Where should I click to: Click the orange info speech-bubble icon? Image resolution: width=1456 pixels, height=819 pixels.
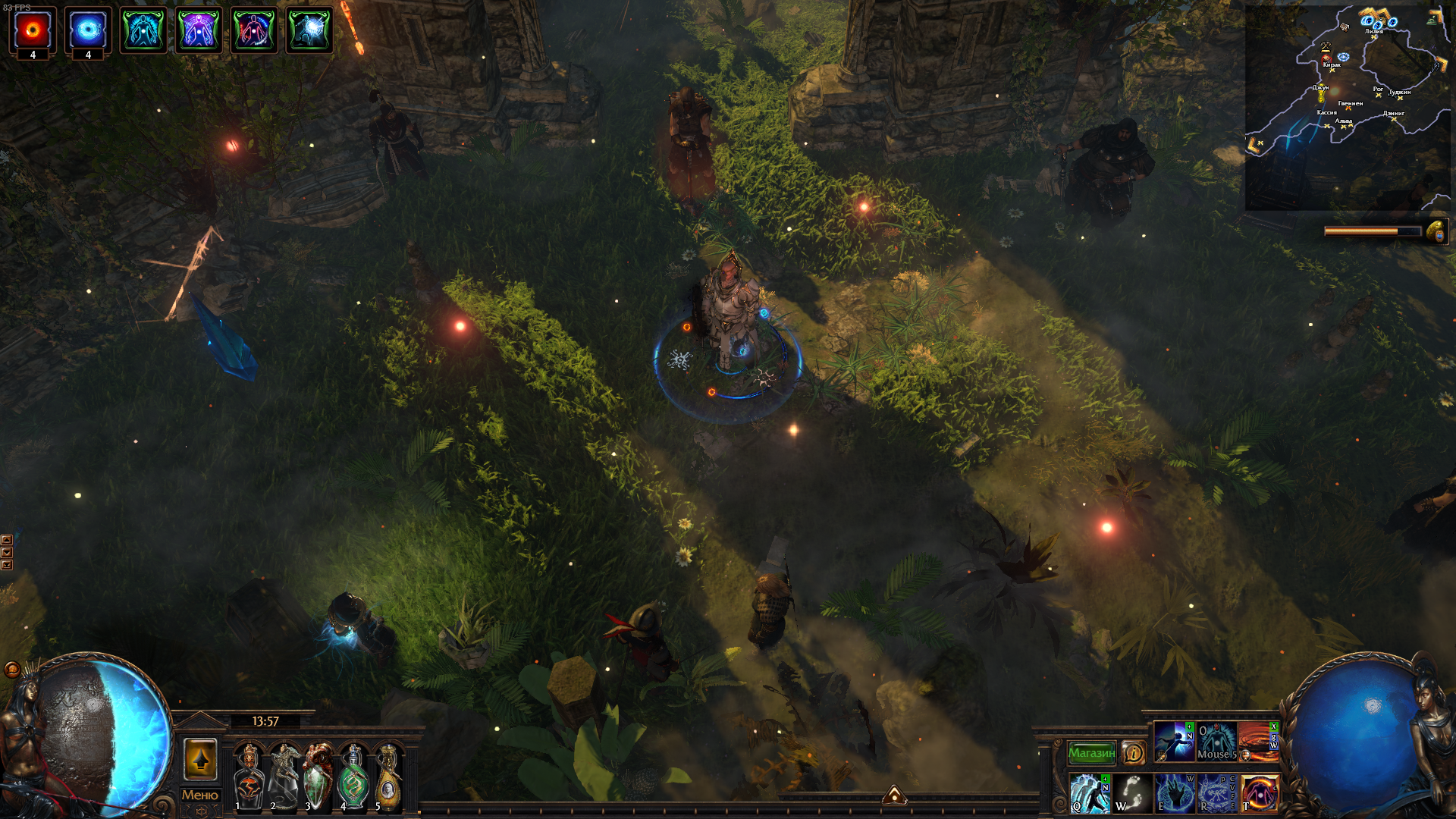click(x=1134, y=753)
